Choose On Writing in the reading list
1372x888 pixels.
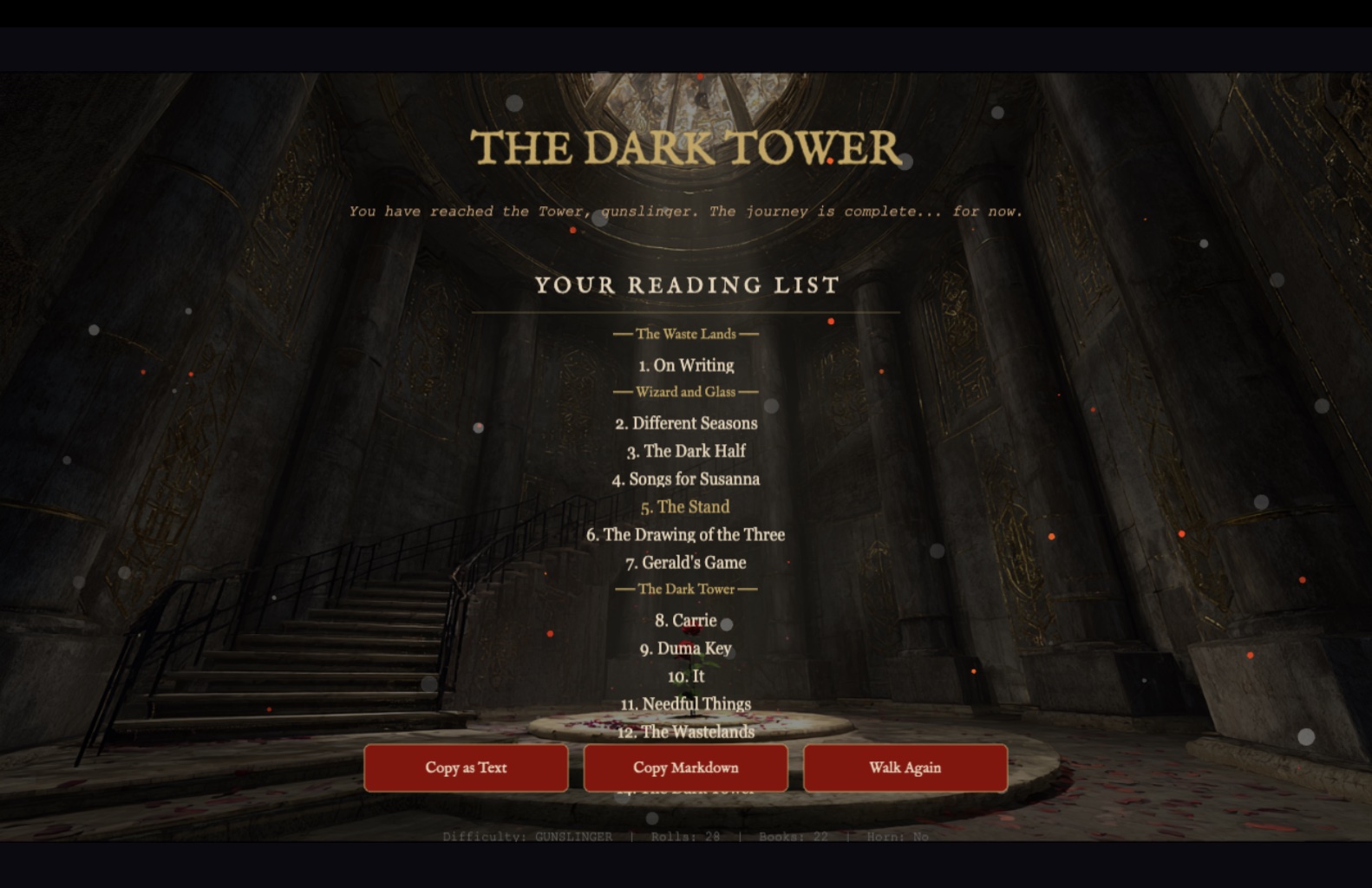pyautogui.click(x=686, y=365)
